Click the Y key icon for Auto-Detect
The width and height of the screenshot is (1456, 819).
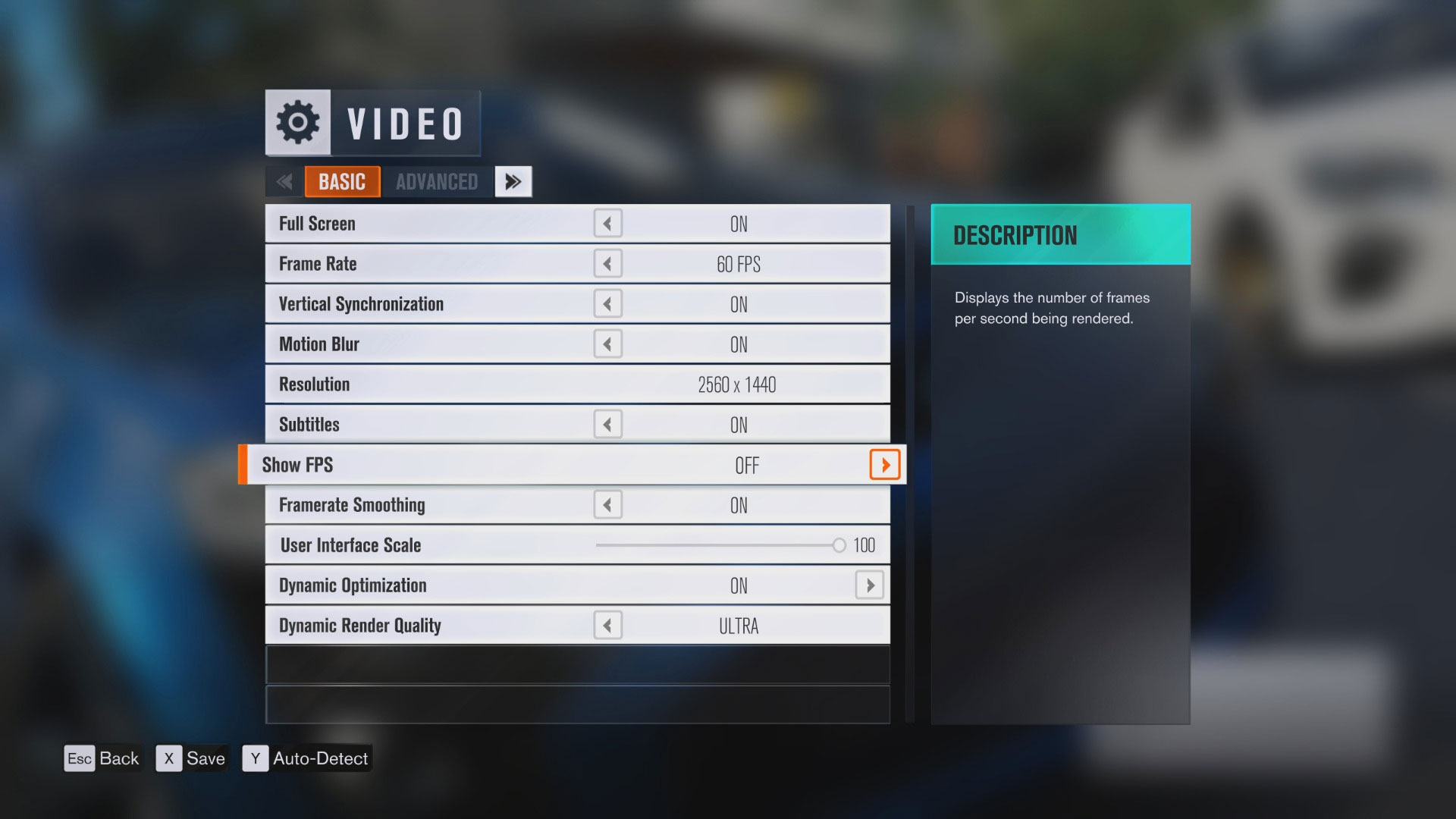pos(256,758)
